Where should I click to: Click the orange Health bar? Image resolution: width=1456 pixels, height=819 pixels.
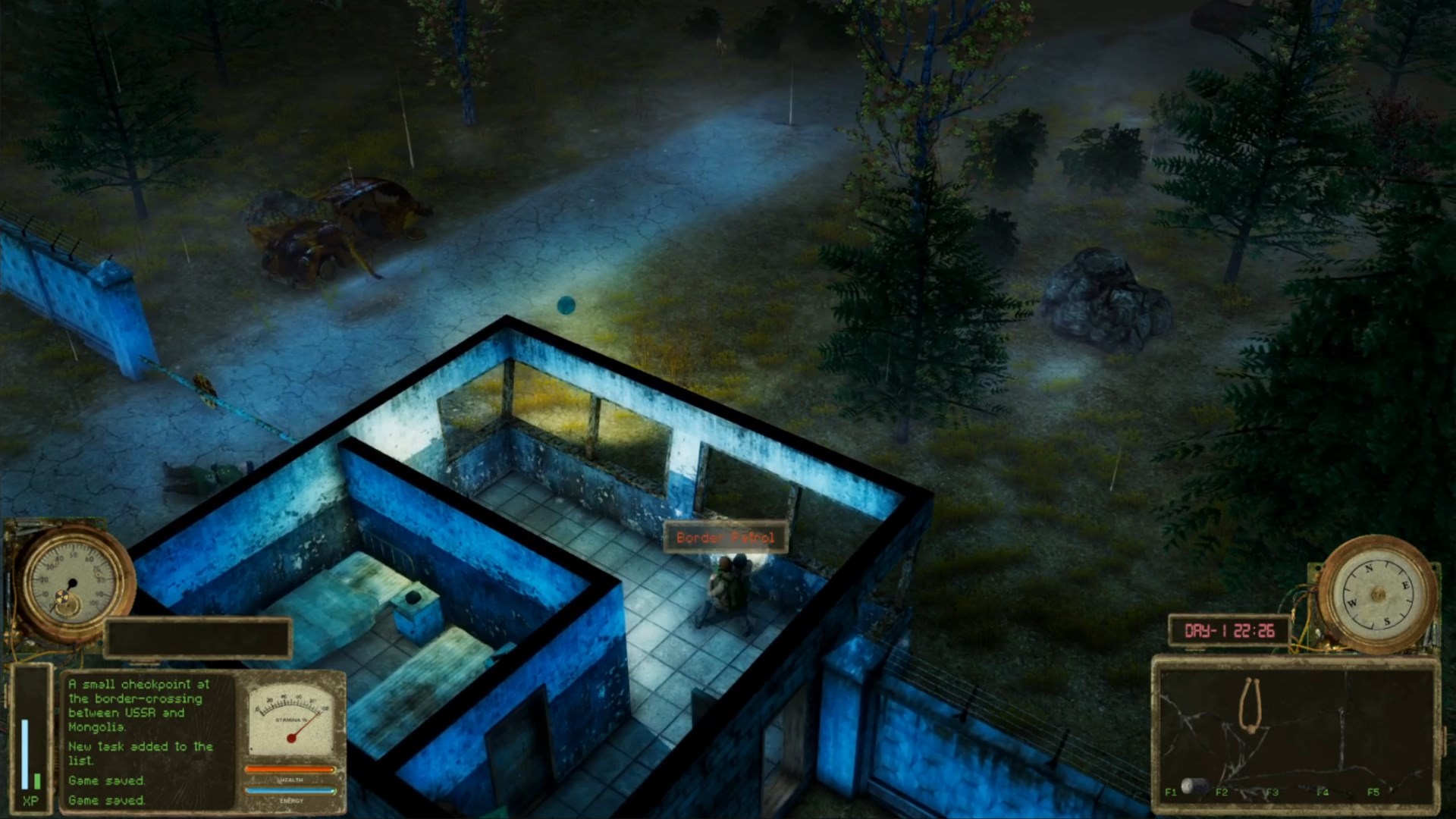click(290, 767)
